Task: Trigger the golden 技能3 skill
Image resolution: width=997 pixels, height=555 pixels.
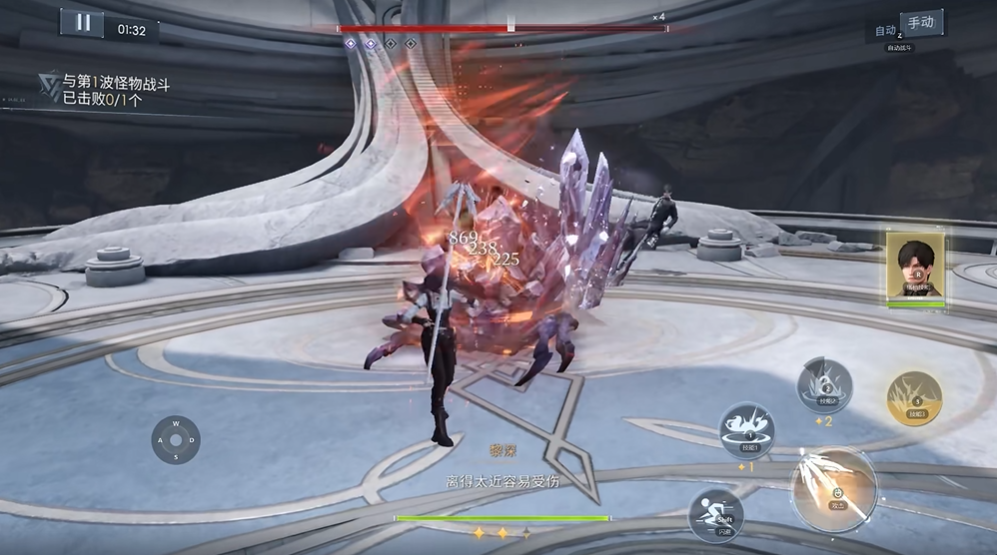Action: click(x=914, y=398)
